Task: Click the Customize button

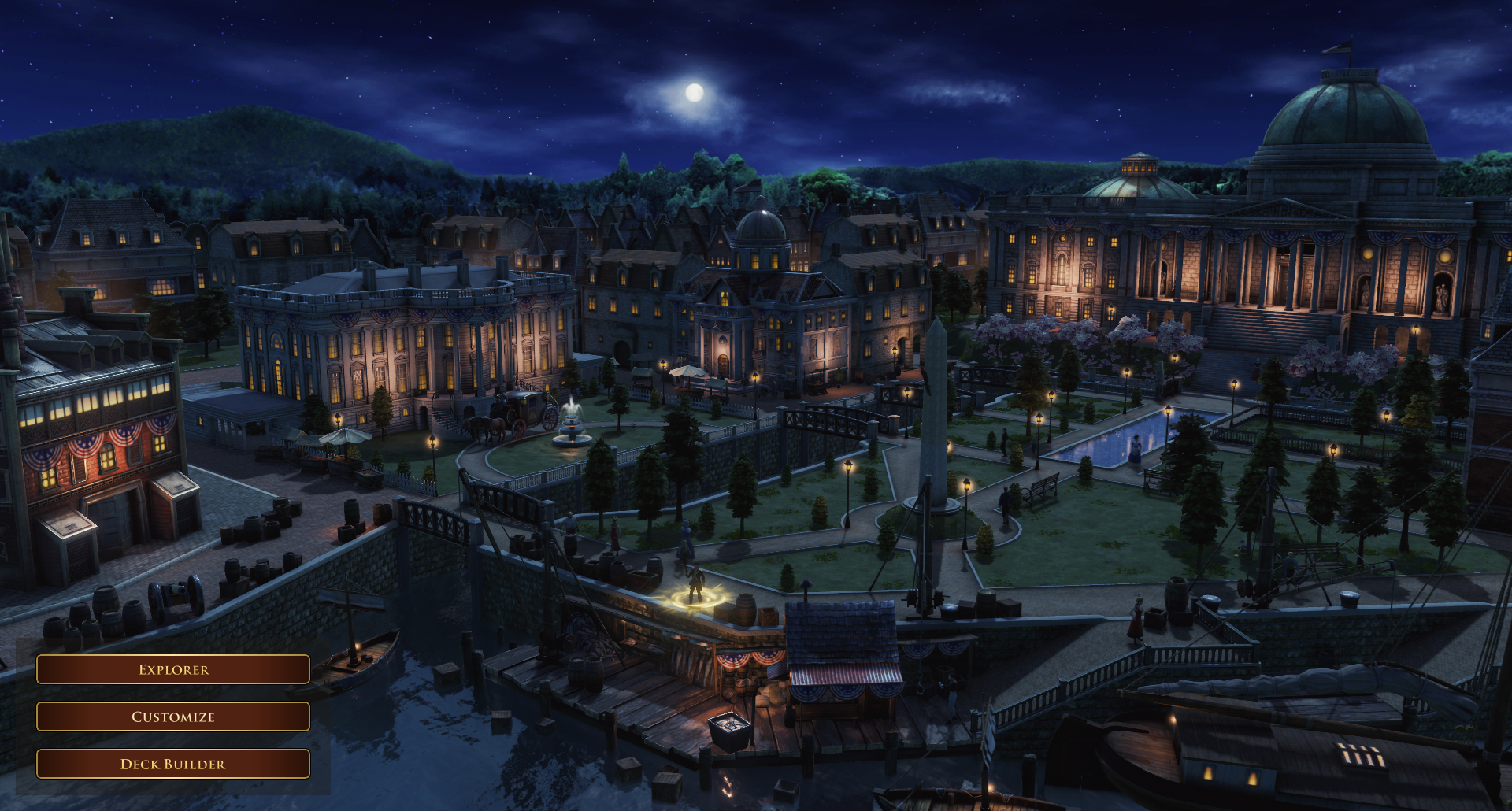Action: 173,717
